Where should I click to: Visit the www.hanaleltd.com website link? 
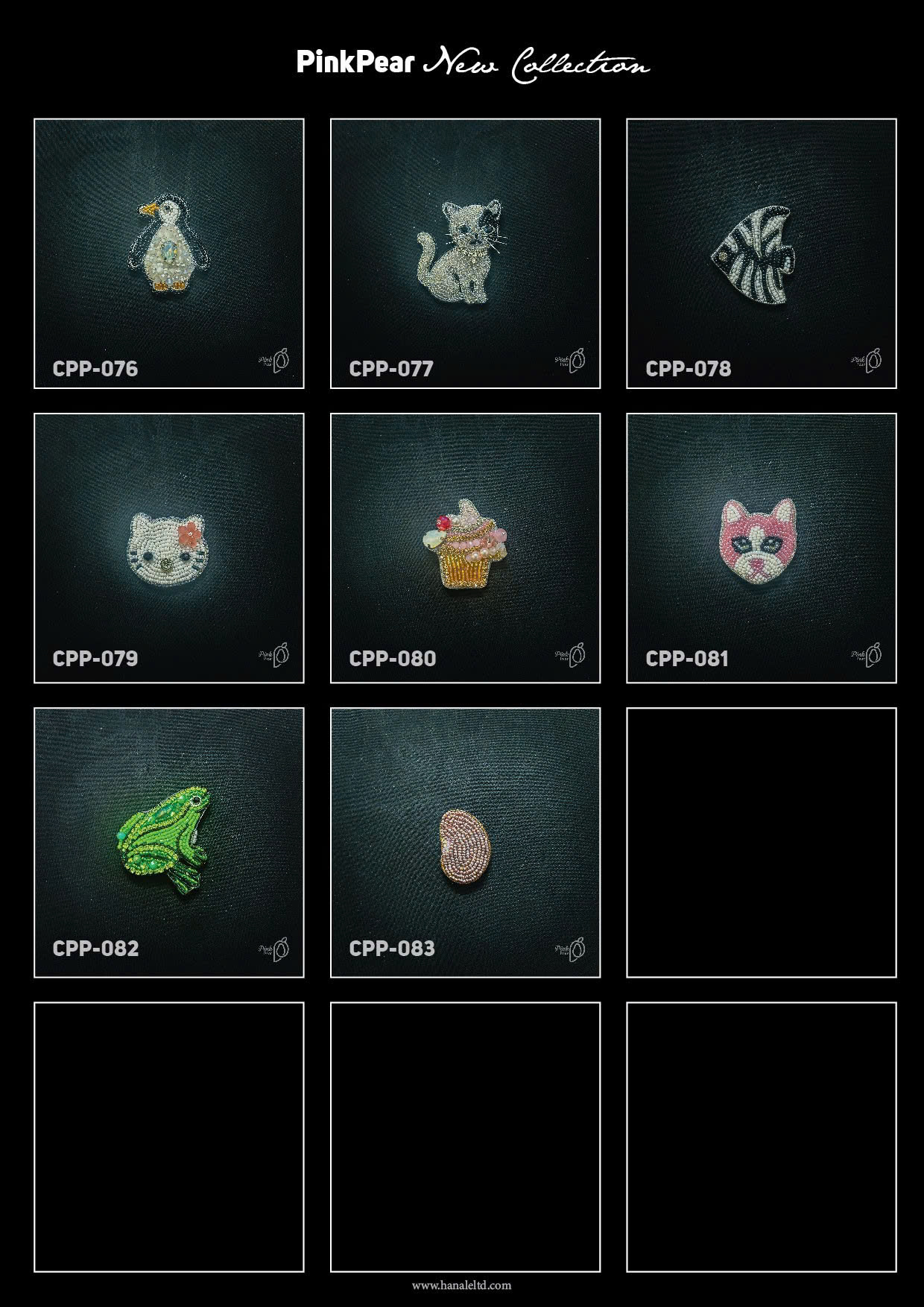(461, 1285)
